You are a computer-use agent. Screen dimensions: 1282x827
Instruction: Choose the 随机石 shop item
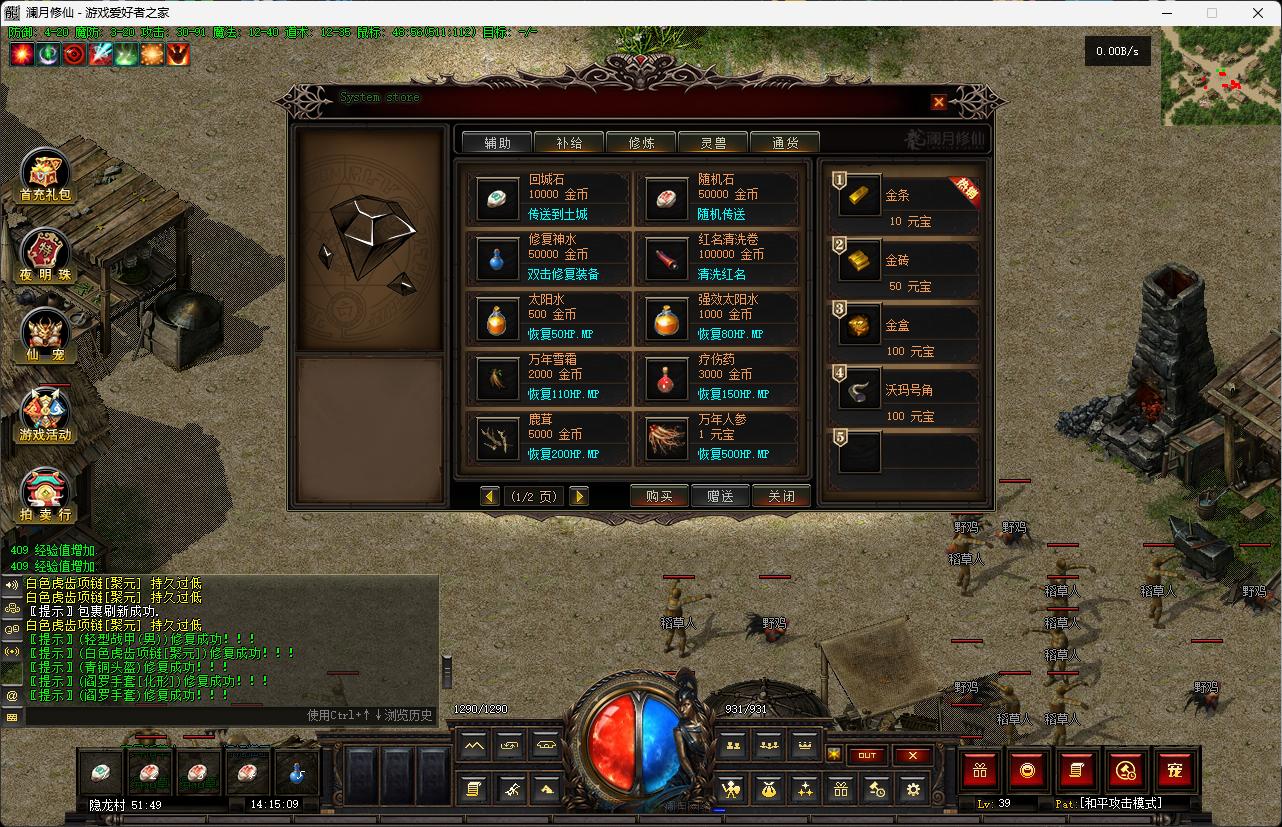tap(718, 198)
